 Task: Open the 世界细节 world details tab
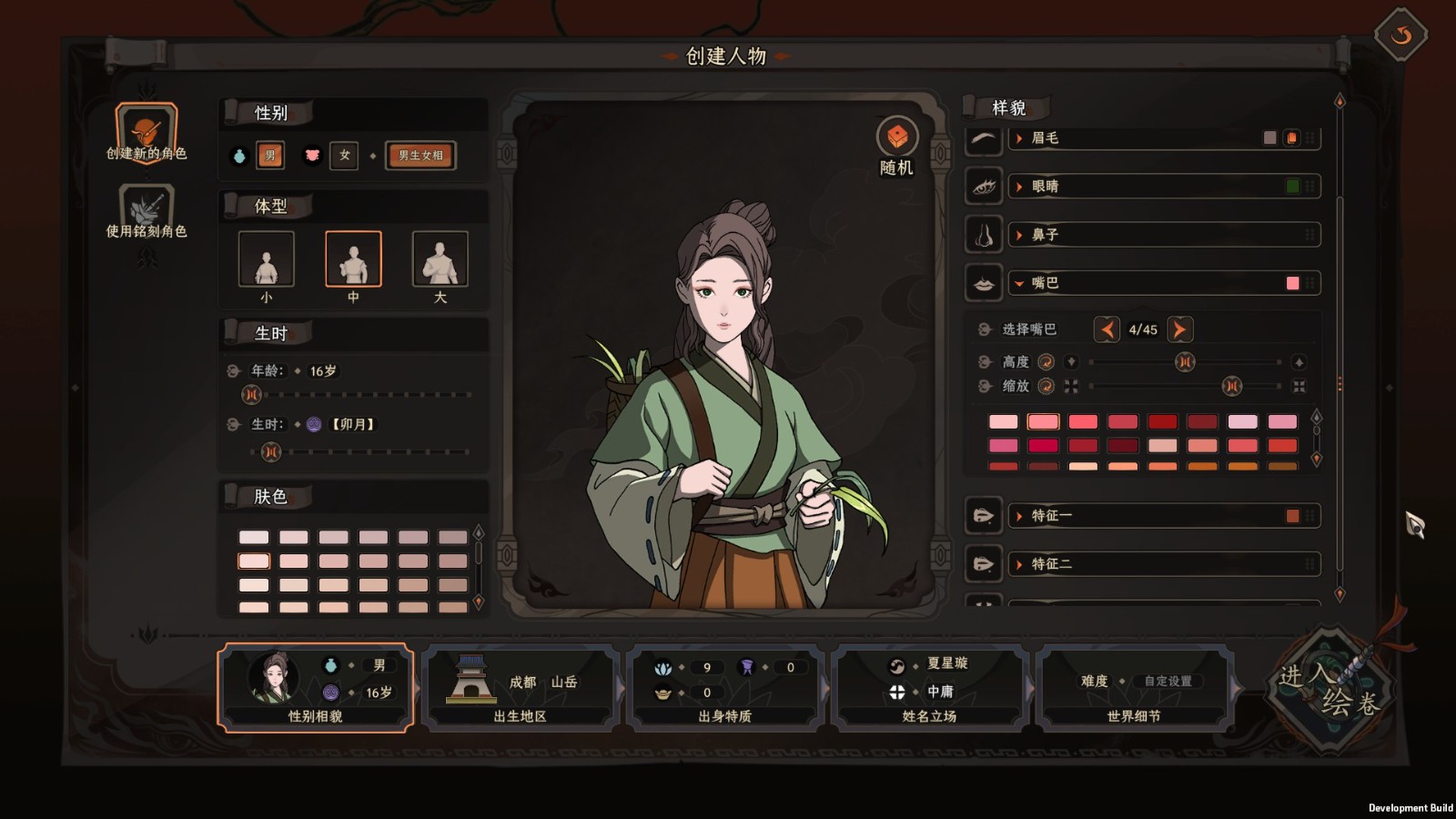1134,688
